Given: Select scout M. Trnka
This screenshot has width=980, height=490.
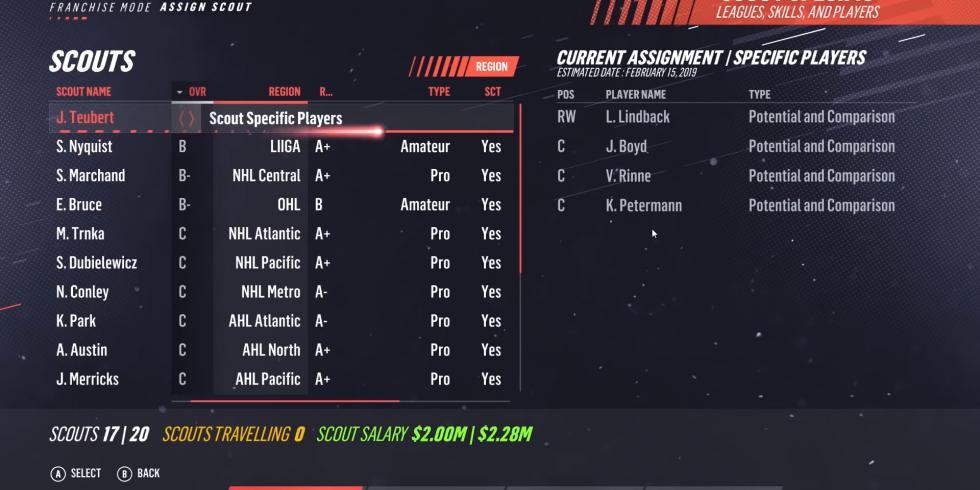Looking at the screenshot, I should point(81,234).
